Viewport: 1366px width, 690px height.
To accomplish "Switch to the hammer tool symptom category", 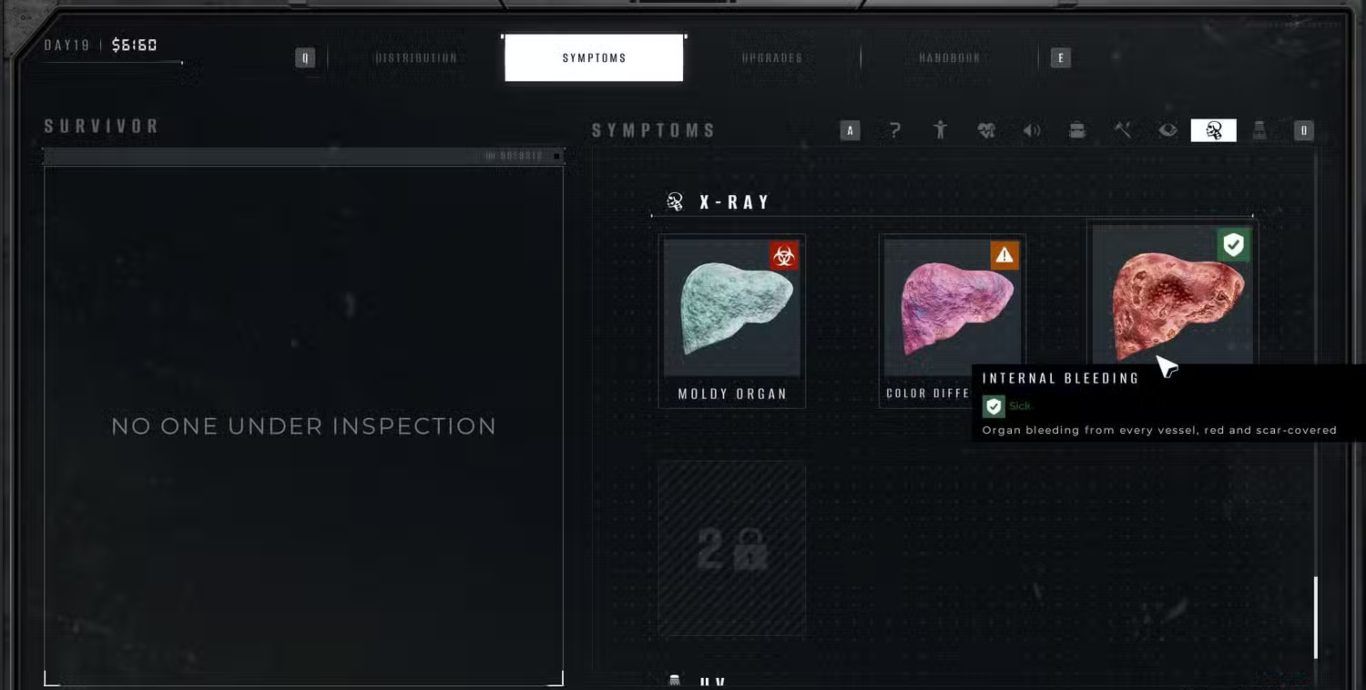I will click(x=1123, y=130).
